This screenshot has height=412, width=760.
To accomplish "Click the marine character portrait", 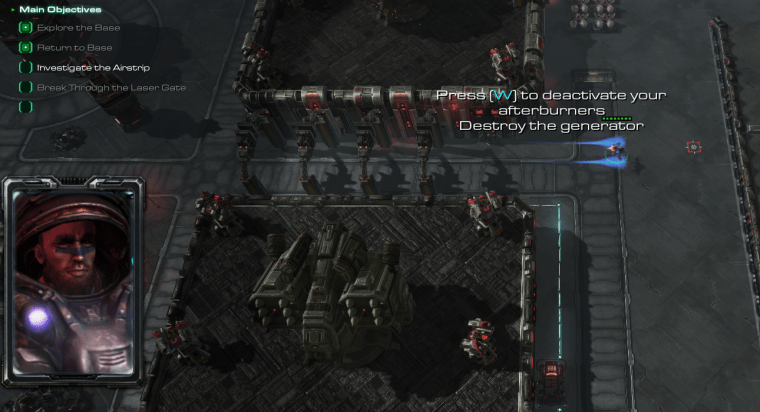I will click(x=73, y=283).
